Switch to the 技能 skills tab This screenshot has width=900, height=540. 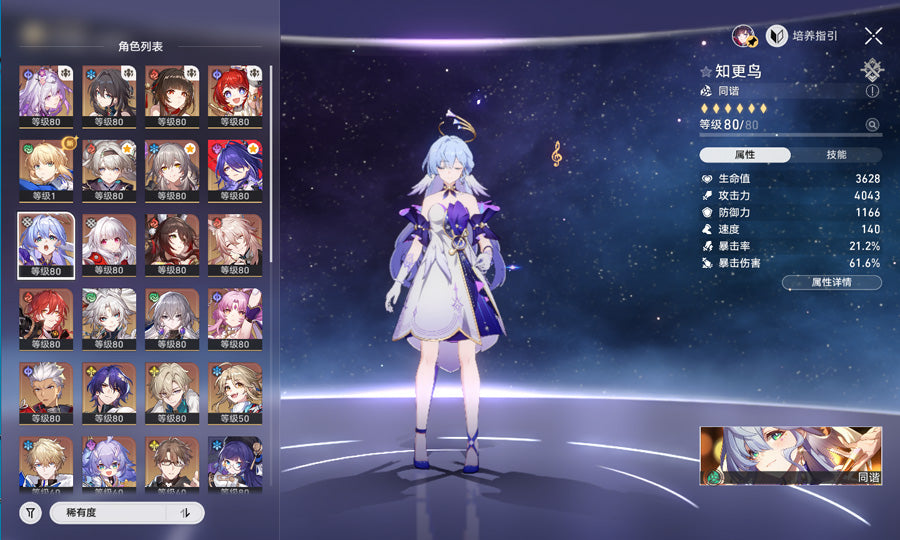point(836,155)
